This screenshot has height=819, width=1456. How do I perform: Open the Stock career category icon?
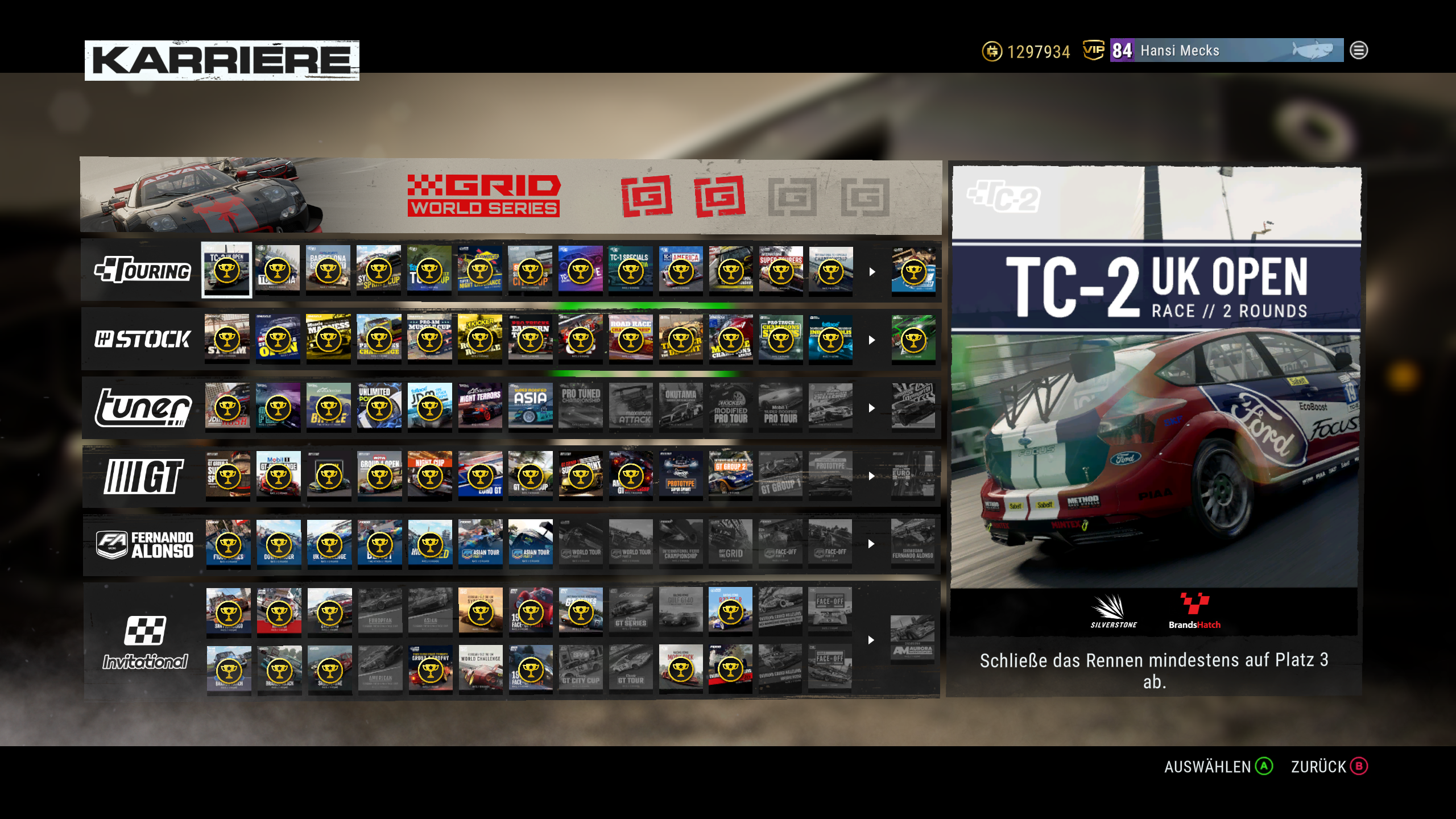[x=142, y=340]
